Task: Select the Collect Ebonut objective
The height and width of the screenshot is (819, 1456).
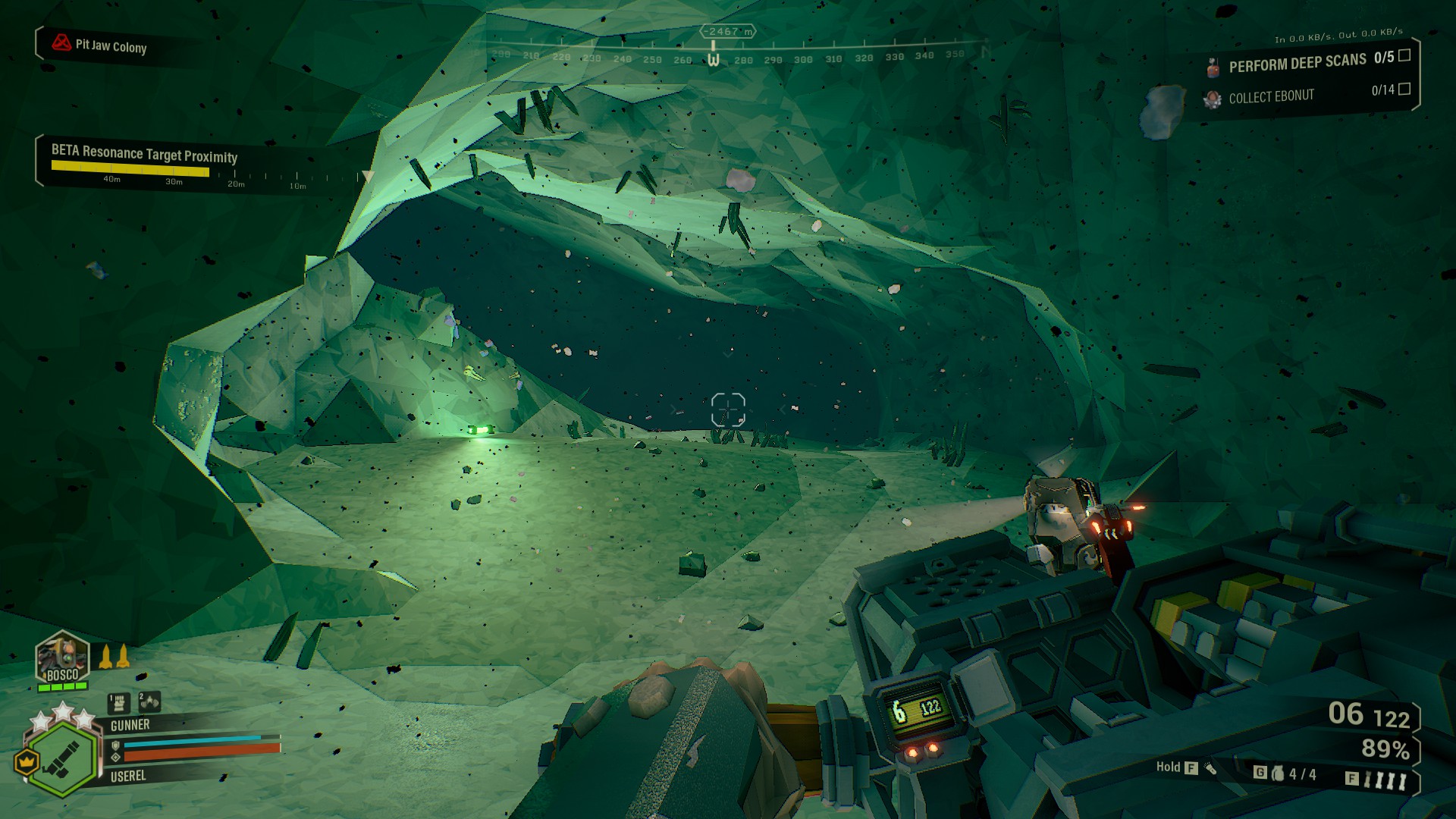Action: click(x=1271, y=97)
